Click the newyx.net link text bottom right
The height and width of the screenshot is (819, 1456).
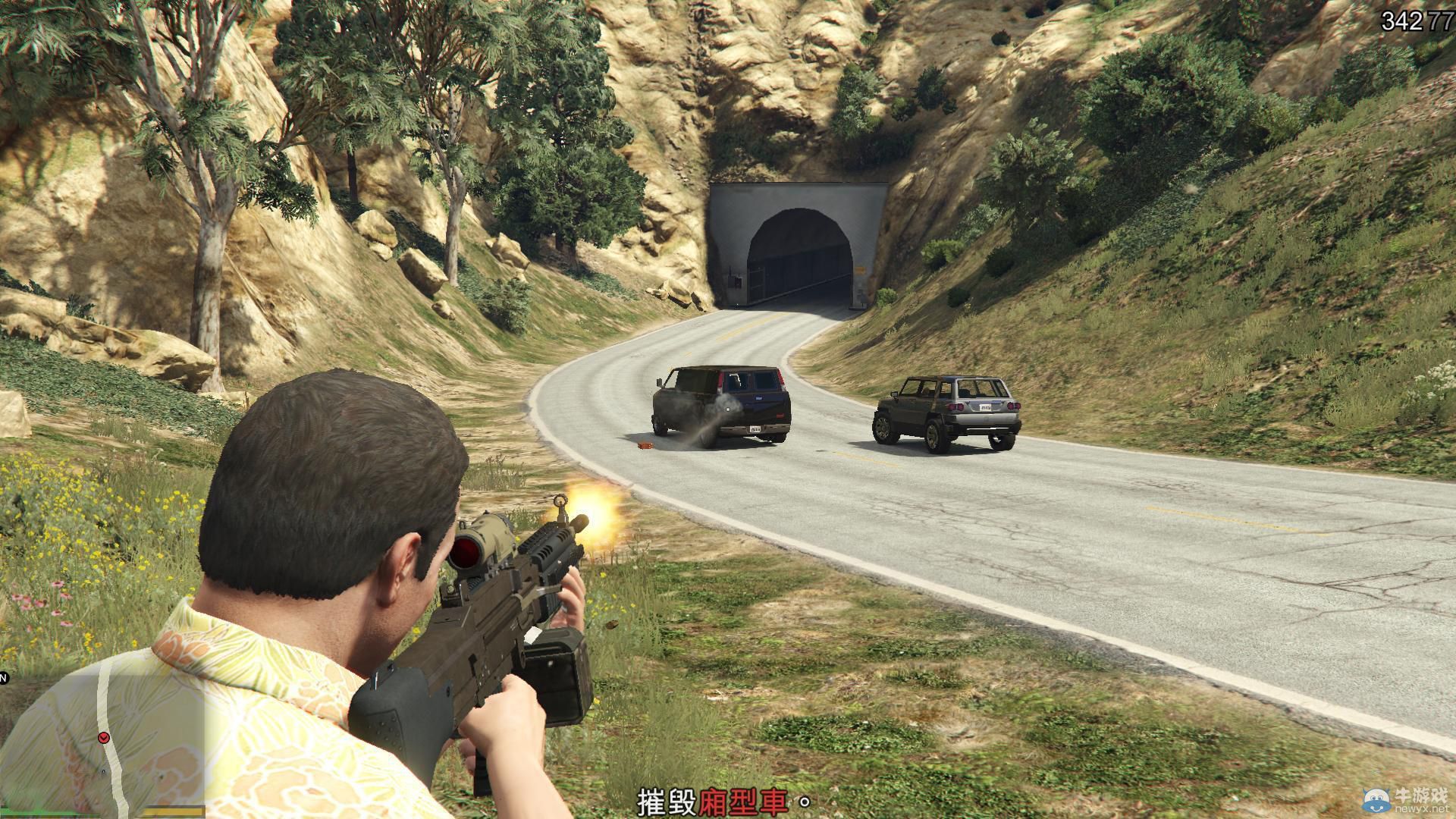click(x=1421, y=808)
